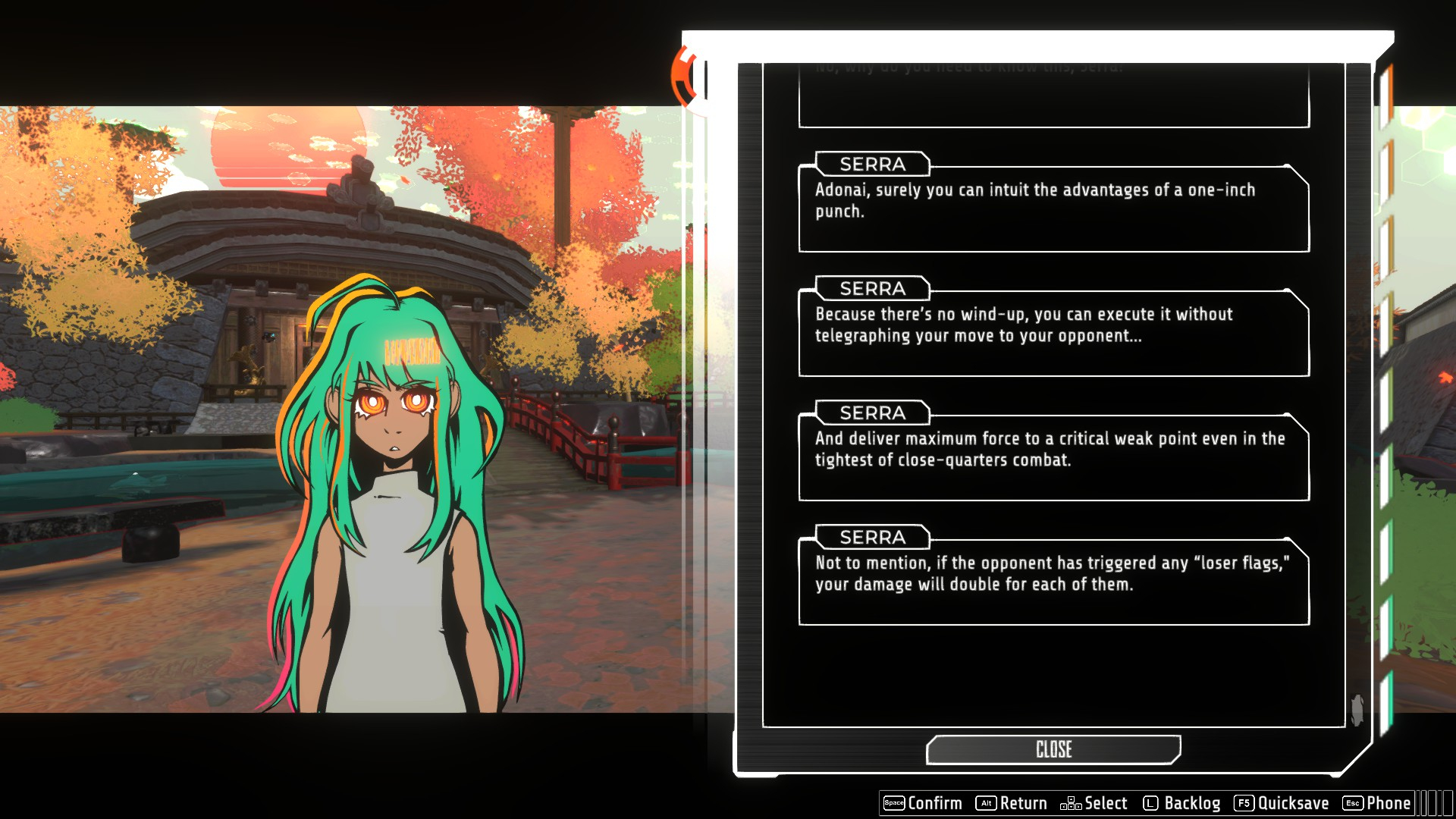Click the backlog scrollbar handle

pyautogui.click(x=1357, y=710)
